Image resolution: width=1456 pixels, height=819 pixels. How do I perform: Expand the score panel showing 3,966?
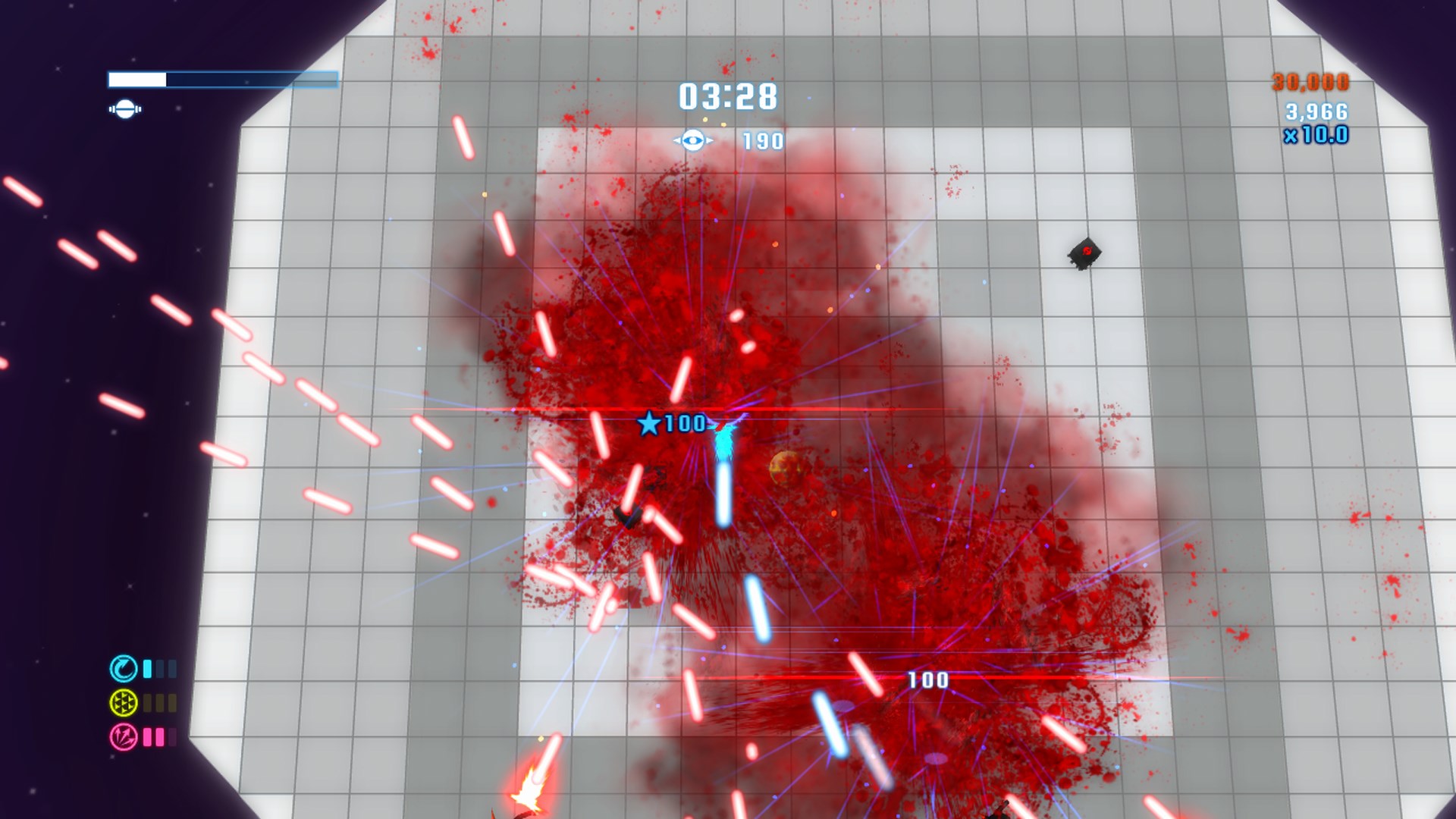click(x=1316, y=111)
